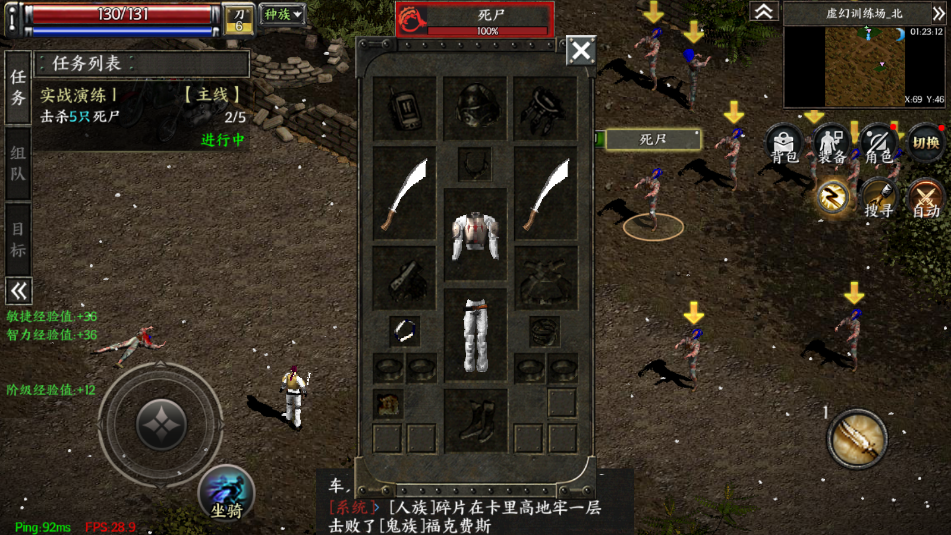This screenshot has height=535, width=951.
Task: Select the equipped ring with blue gem
Action: (x=404, y=332)
